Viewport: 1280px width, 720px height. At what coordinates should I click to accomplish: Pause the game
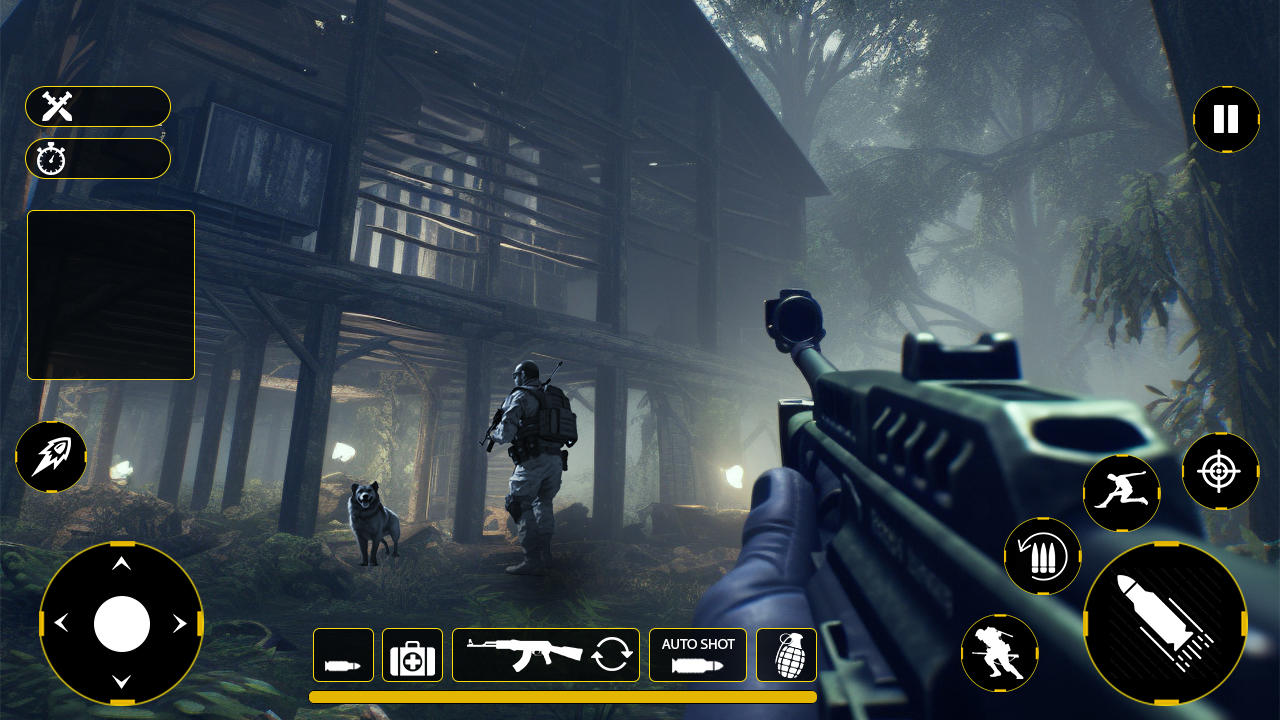click(x=1225, y=119)
